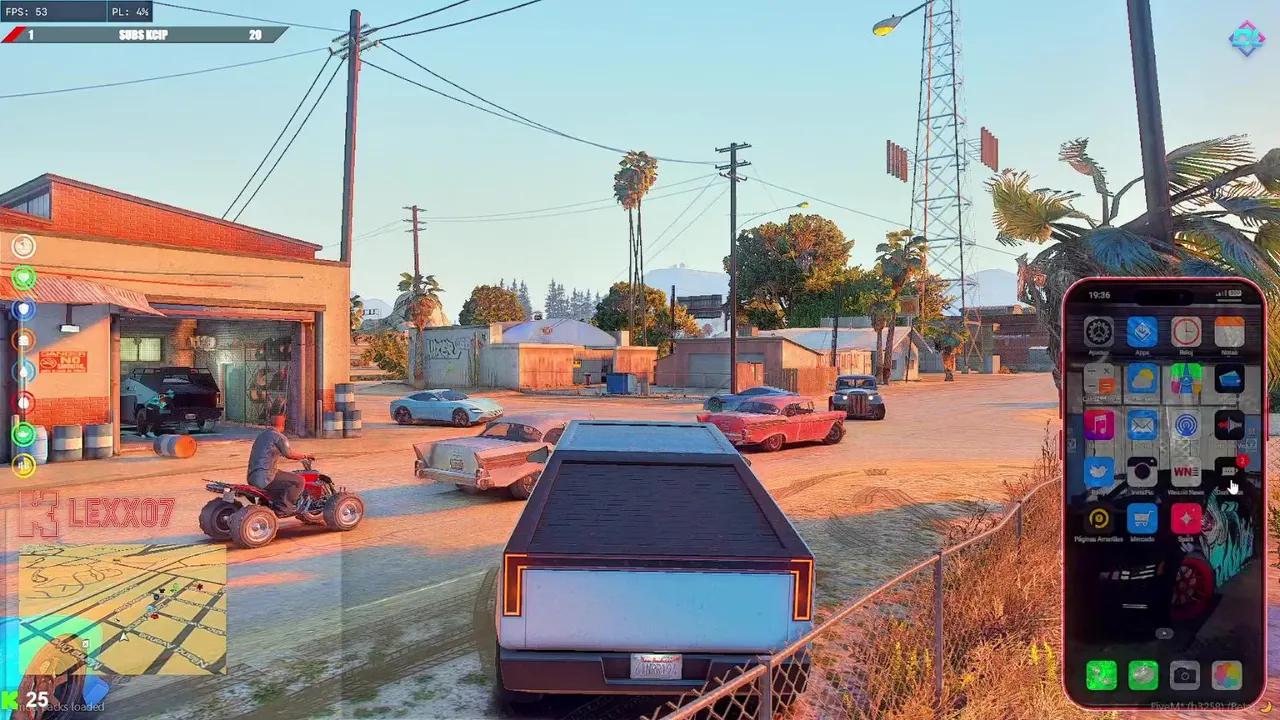
Task: Open the Twitter bird app
Action: [1099, 470]
